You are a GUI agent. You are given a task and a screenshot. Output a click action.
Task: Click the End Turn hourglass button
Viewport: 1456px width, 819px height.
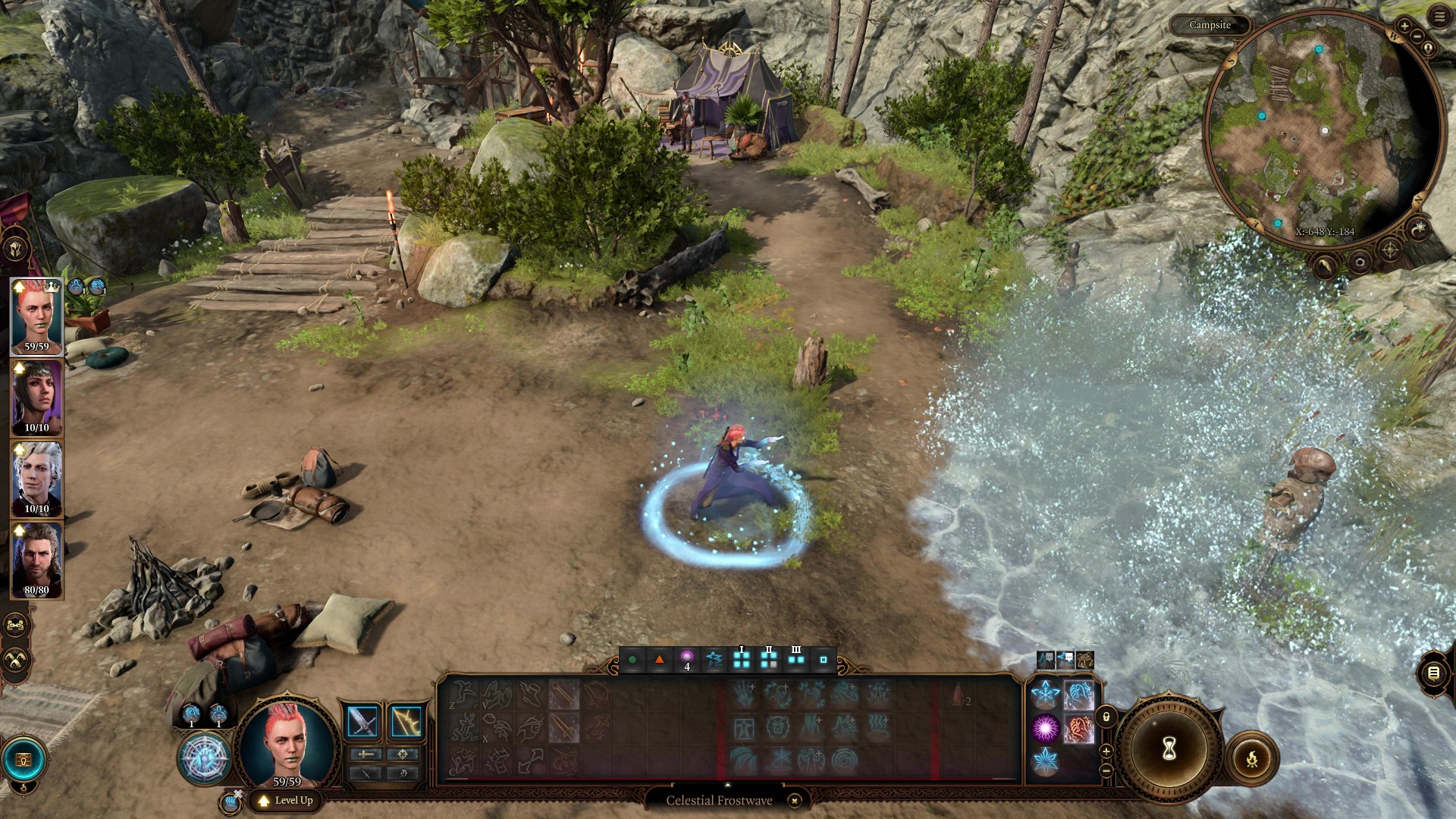click(x=1169, y=749)
